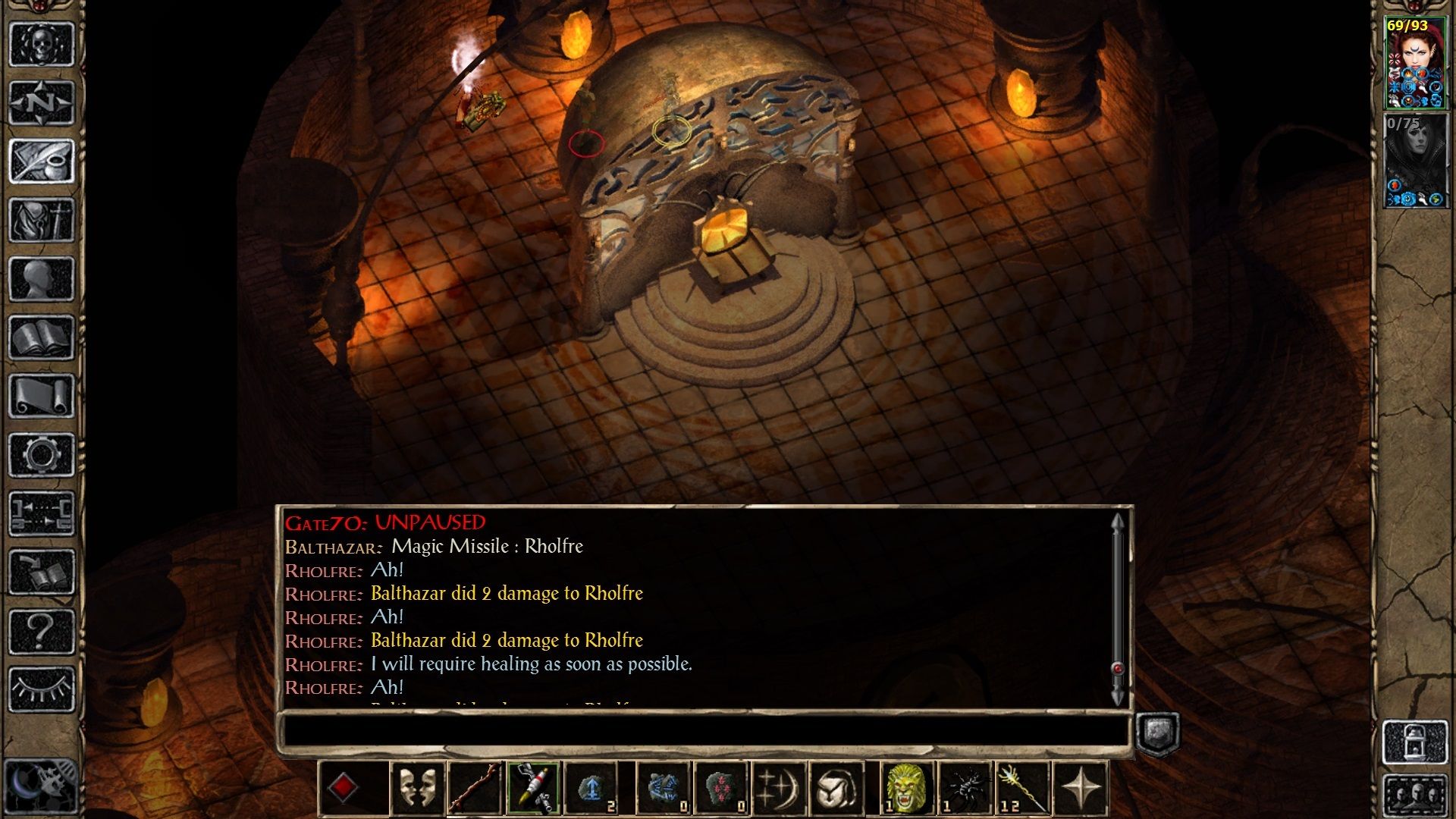
Task: Open the gear options menu
Action: [41, 455]
